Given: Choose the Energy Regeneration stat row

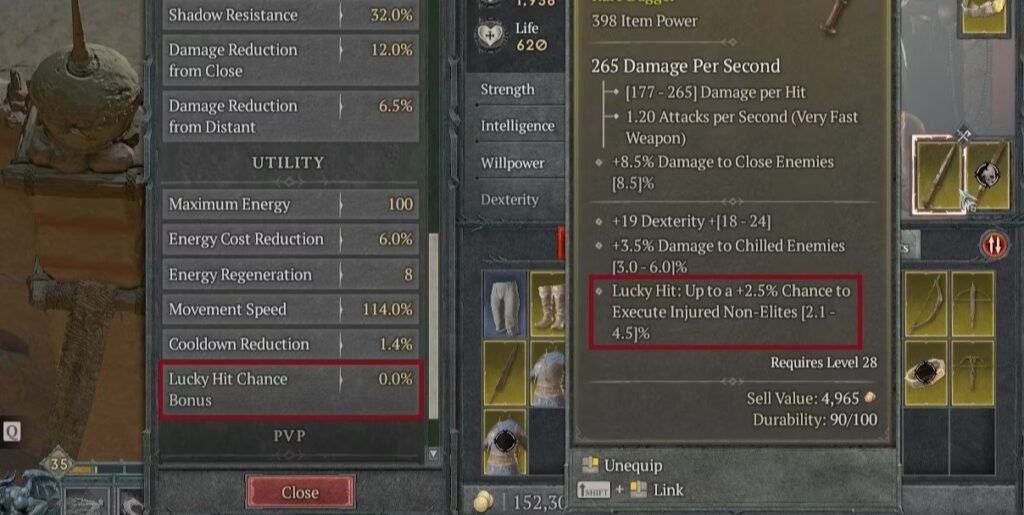Looking at the screenshot, I should (290, 275).
